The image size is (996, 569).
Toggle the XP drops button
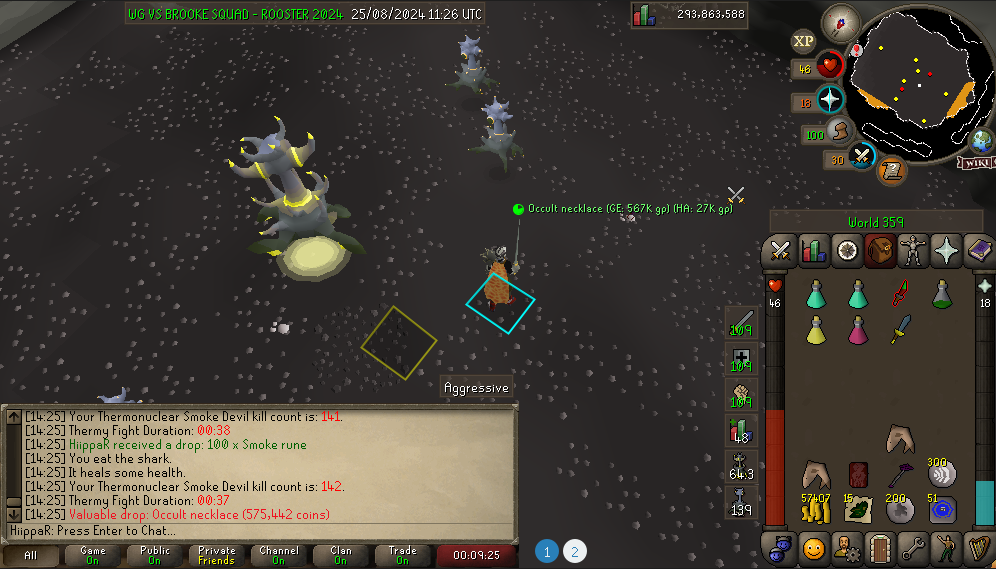803,41
